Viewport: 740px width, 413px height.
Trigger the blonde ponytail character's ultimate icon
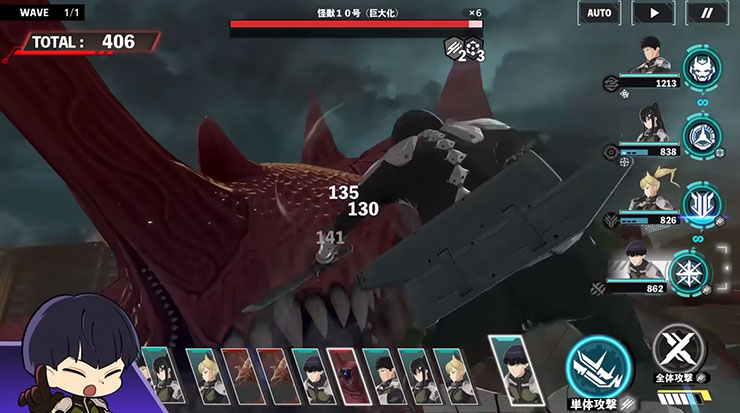[x=701, y=203]
